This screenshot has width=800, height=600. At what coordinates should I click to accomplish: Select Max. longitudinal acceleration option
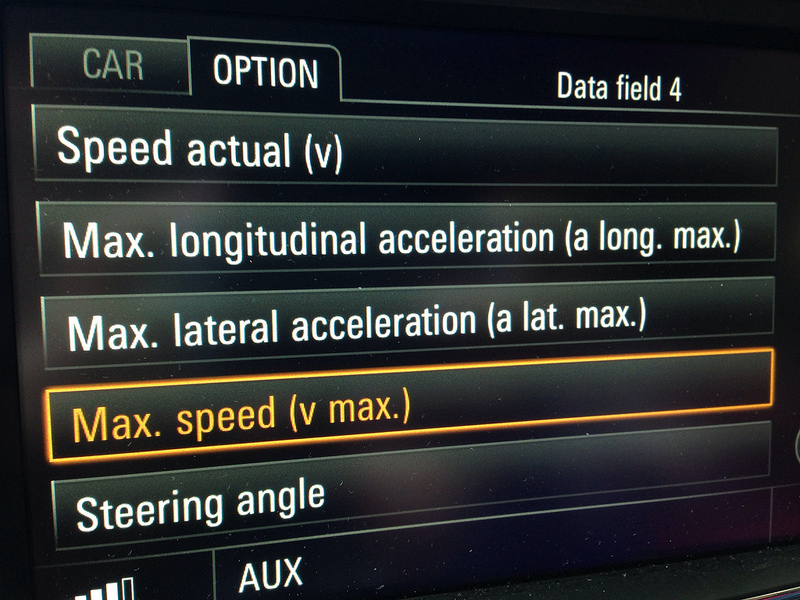click(x=405, y=238)
